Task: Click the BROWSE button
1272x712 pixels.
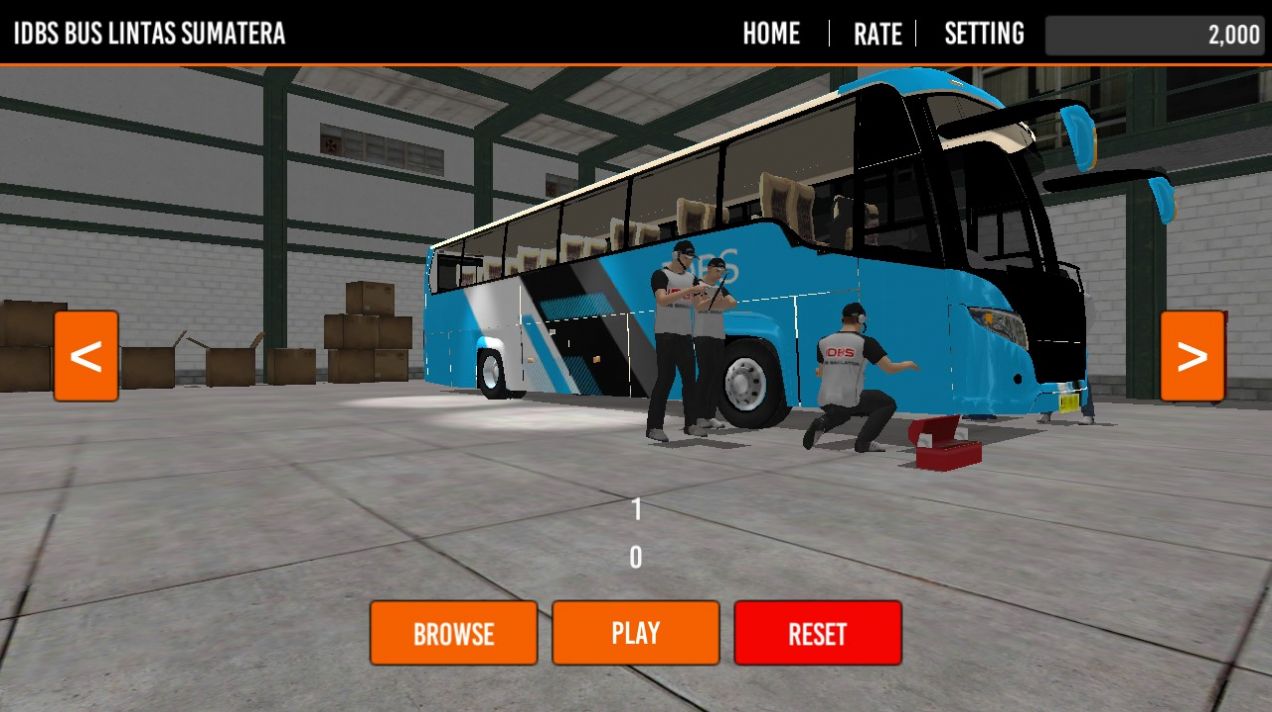Action: 453,633
